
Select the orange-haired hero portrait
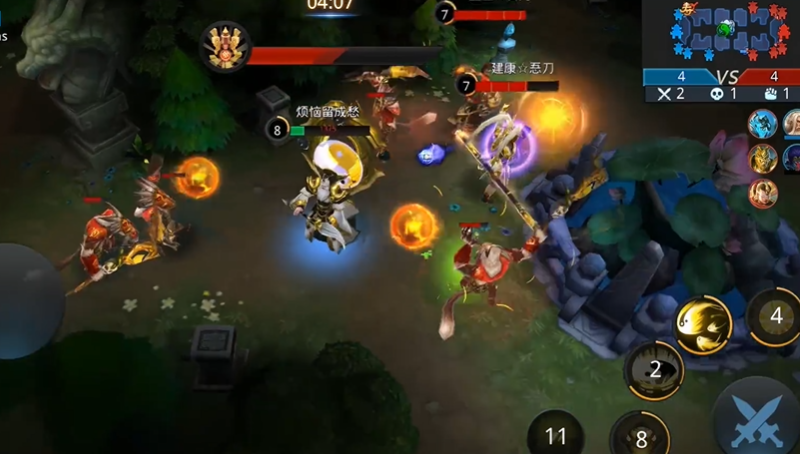(762, 192)
